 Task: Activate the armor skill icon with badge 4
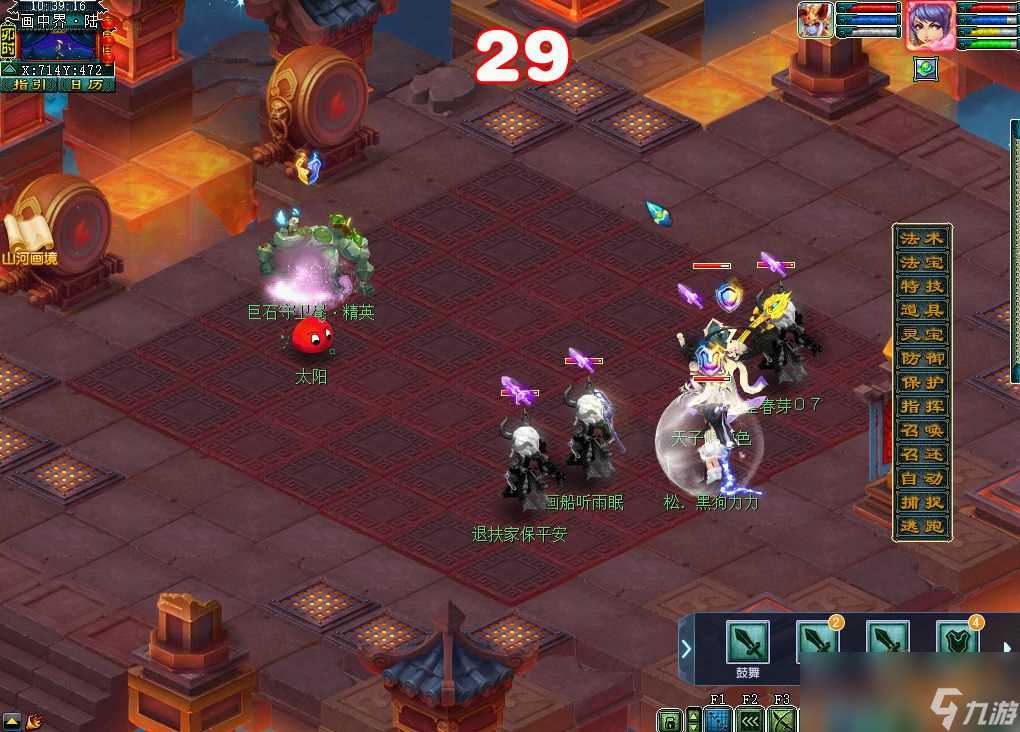coord(956,642)
